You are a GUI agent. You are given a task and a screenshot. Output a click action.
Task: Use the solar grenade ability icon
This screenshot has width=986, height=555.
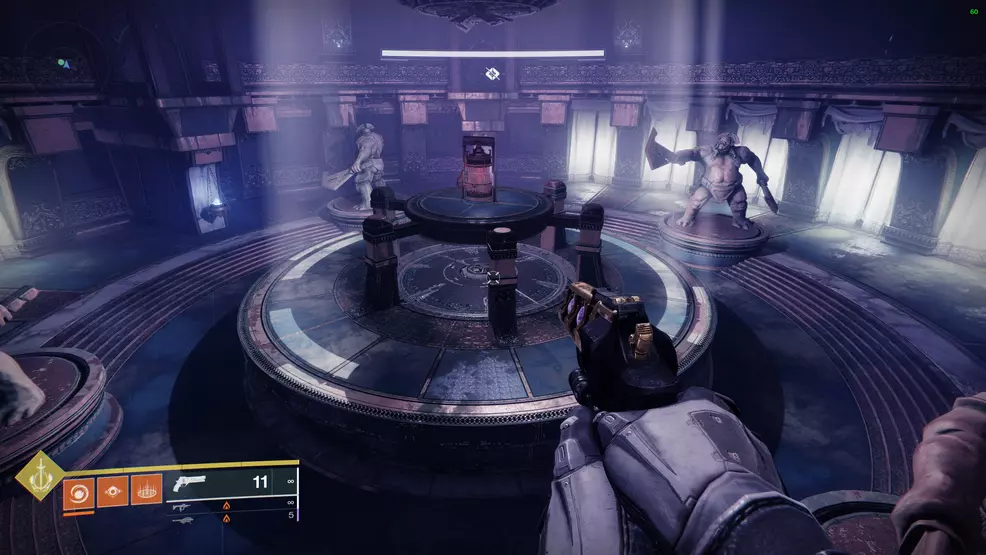click(x=78, y=492)
